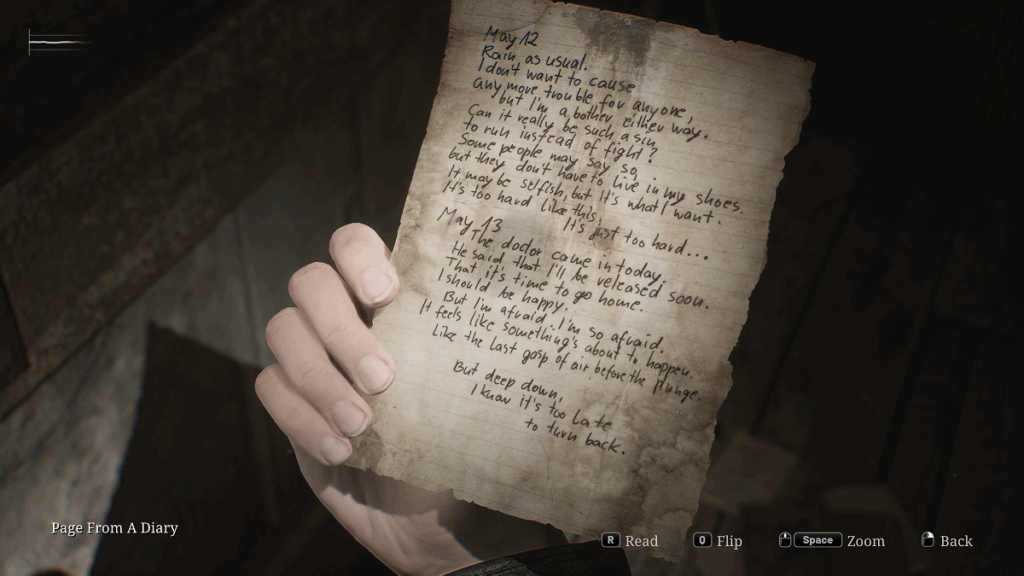The width and height of the screenshot is (1024, 576).
Task: Flip the diary page over
Action: click(x=718, y=541)
